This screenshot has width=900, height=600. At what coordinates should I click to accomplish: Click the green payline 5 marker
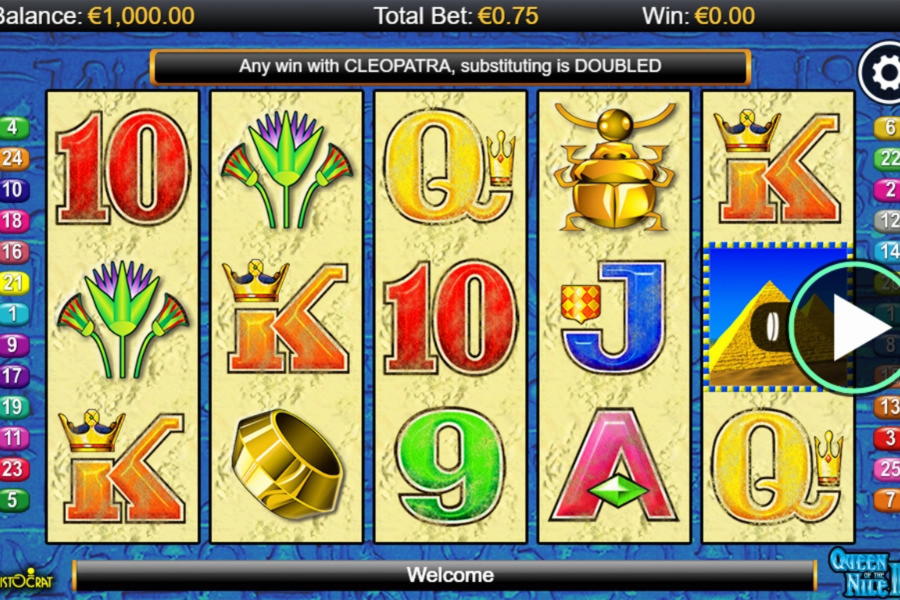pyautogui.click(x=14, y=500)
